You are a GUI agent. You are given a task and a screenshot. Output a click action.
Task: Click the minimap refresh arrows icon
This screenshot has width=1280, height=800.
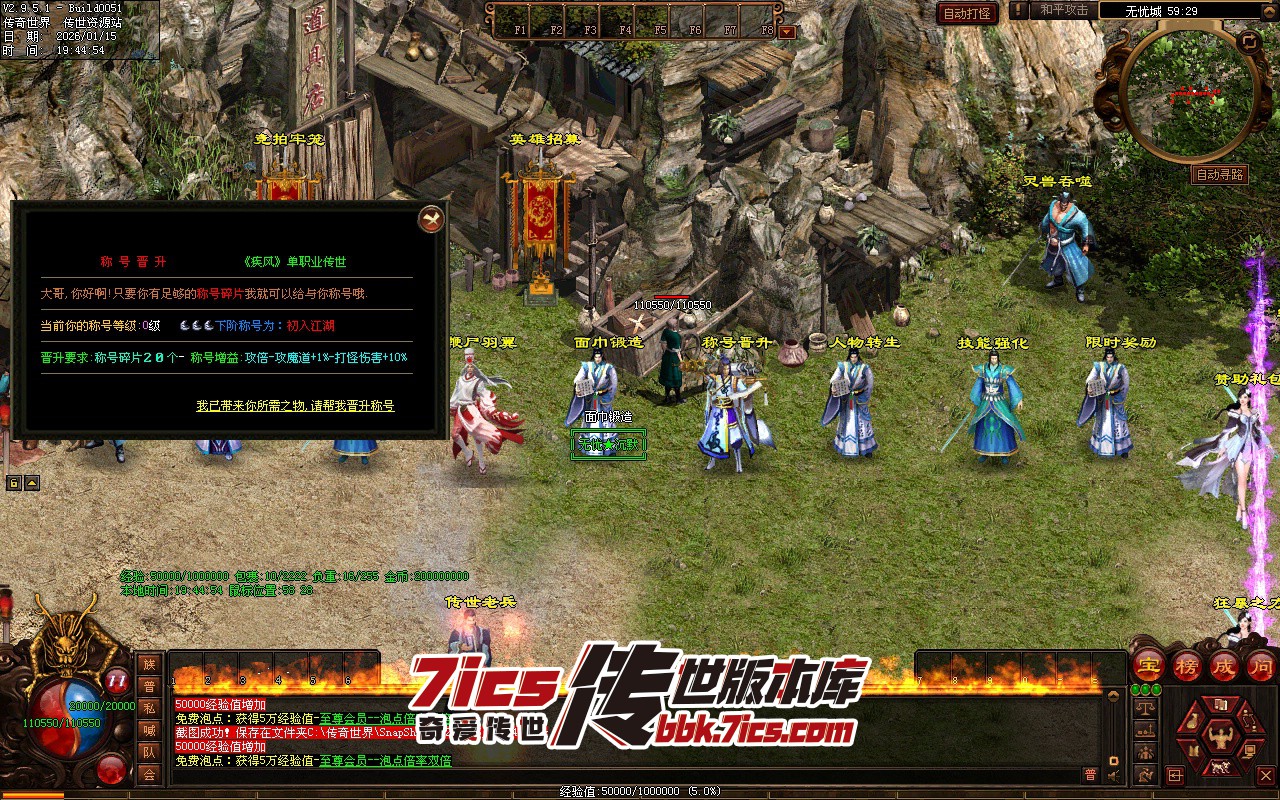[x=1249, y=42]
